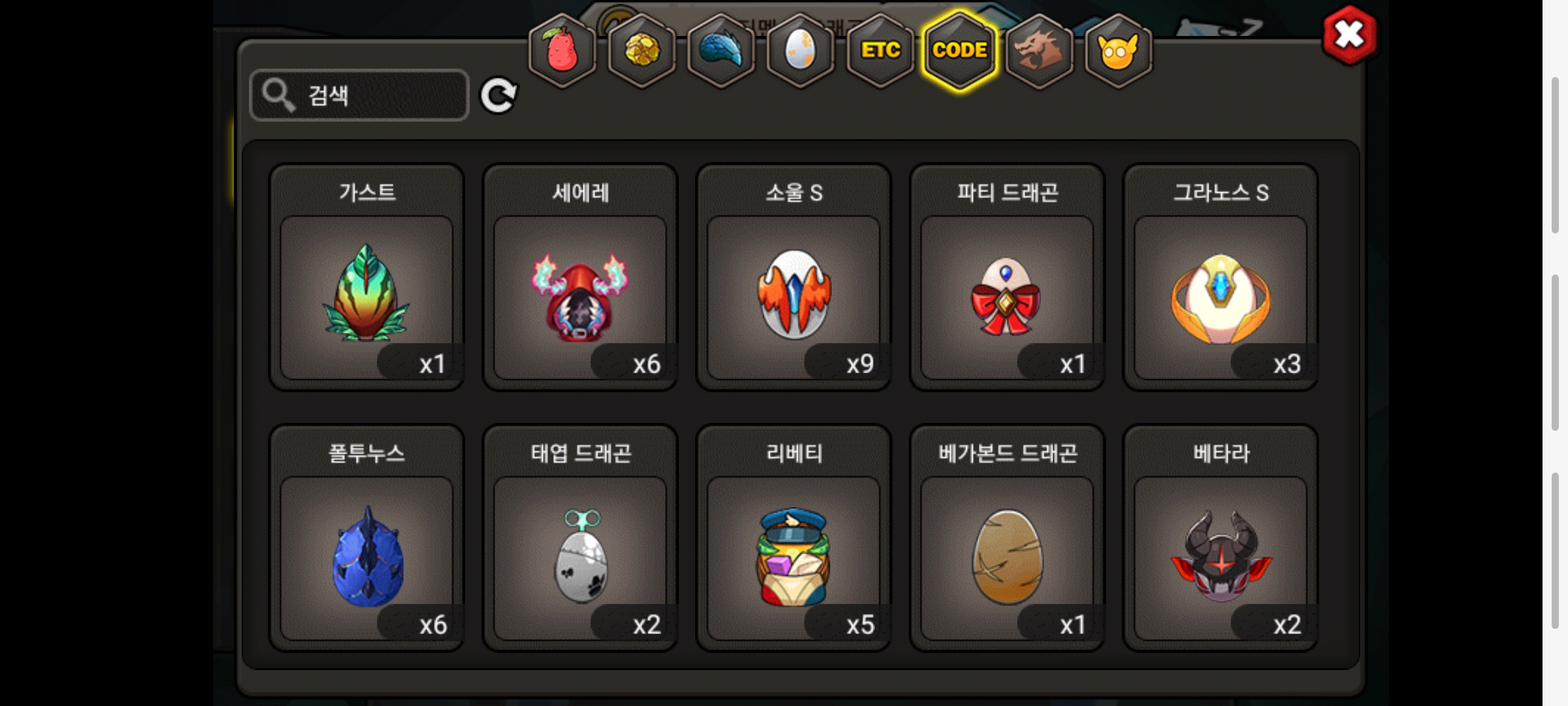Switch to the ETC tab

[x=880, y=50]
